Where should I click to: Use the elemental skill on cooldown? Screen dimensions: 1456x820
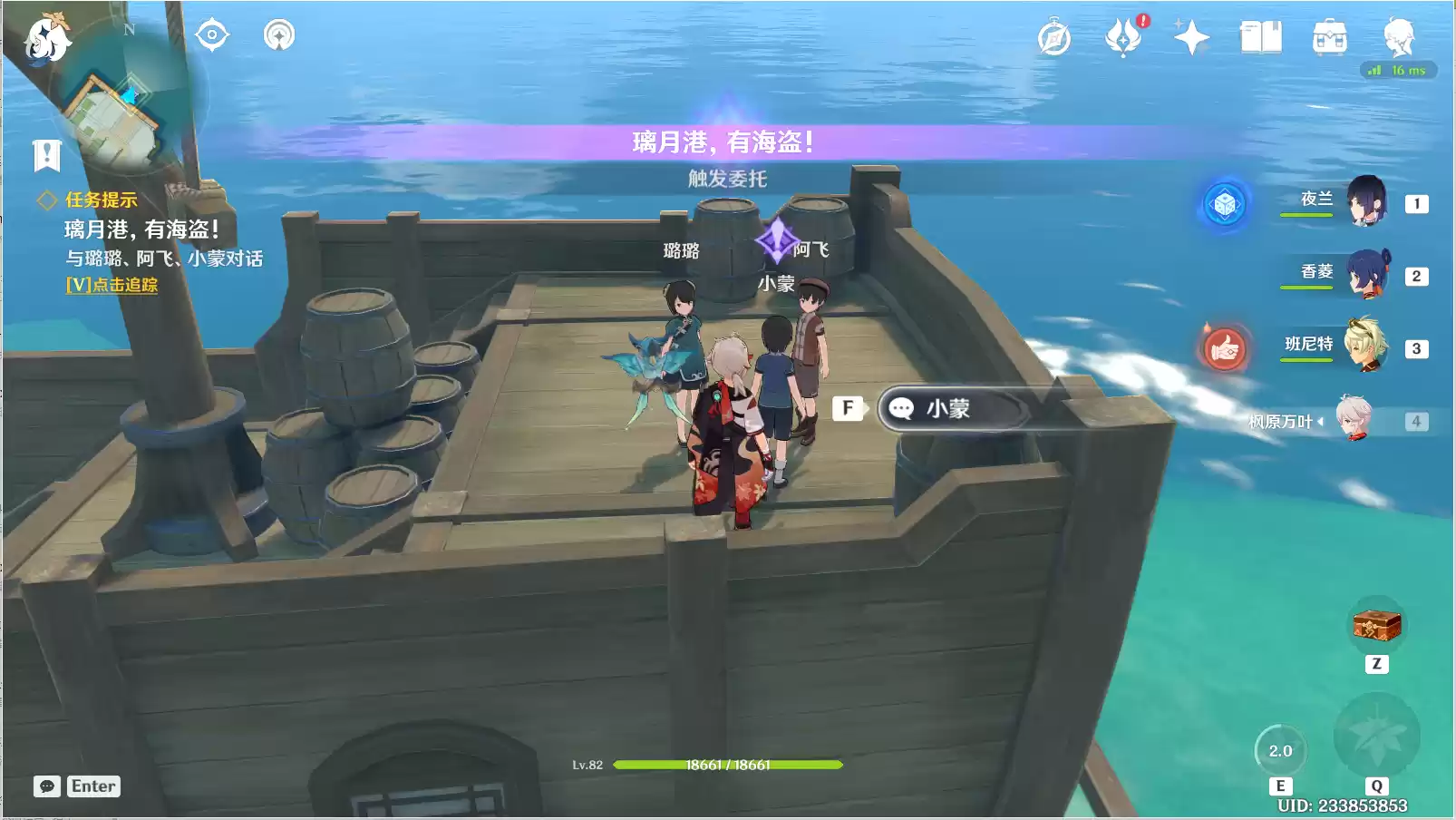pos(1280,750)
